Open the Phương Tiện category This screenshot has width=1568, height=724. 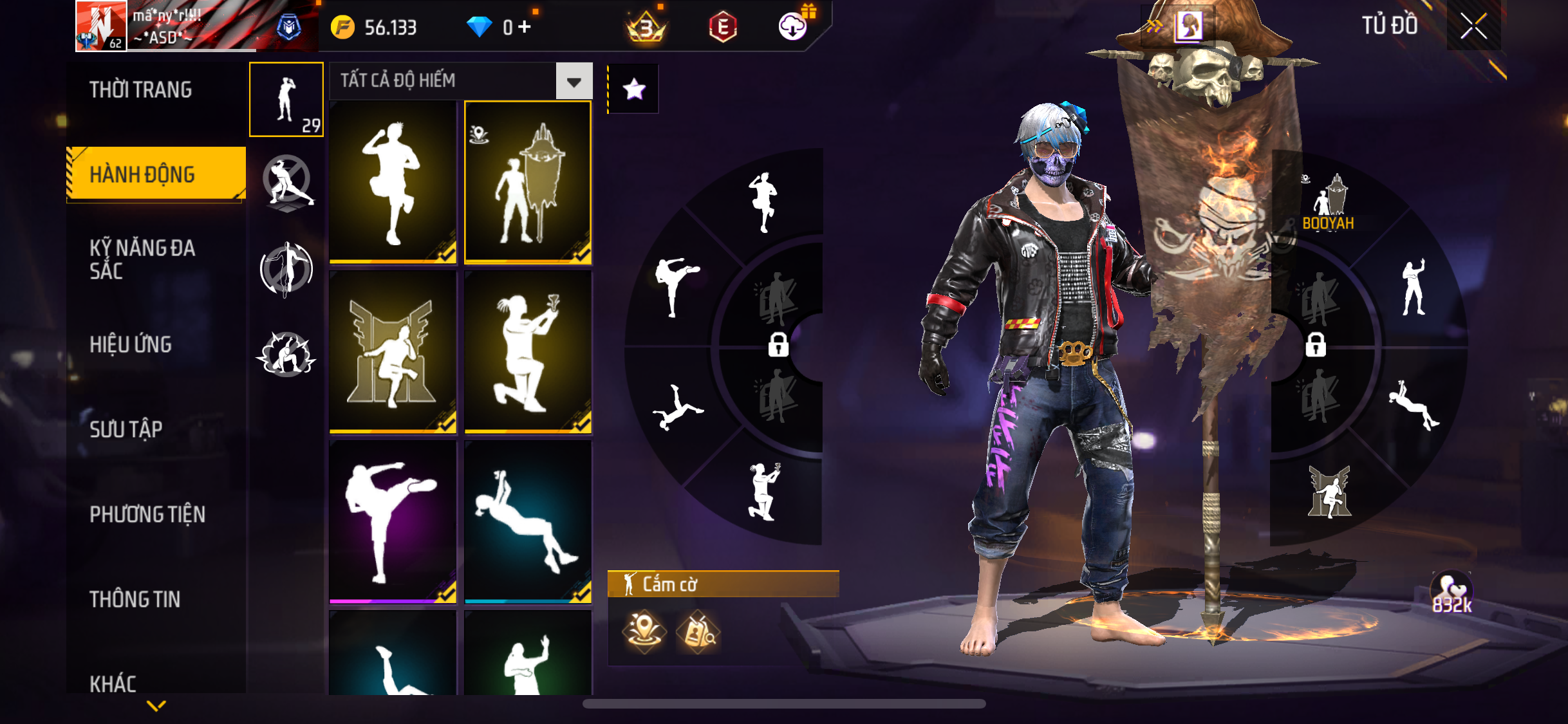coord(147,514)
